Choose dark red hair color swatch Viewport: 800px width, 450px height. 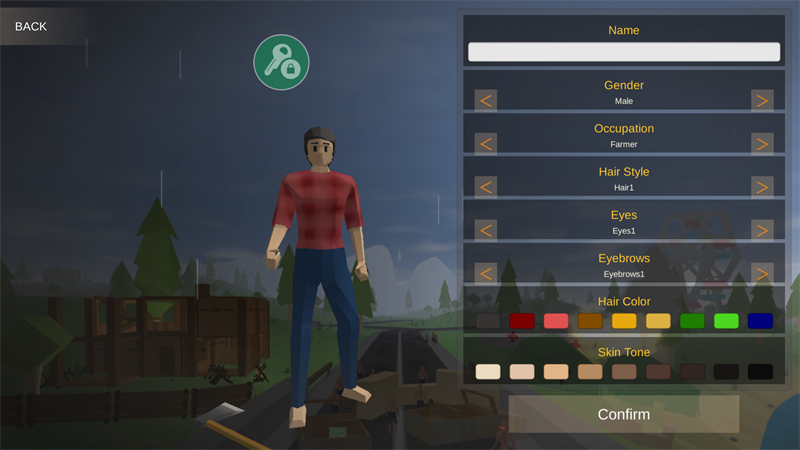click(x=522, y=321)
